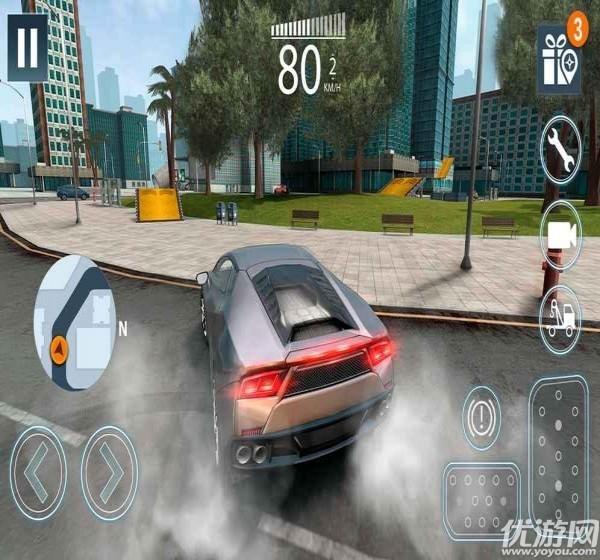600x560 pixels.
Task: Open the wrench repair menu
Action: pyautogui.click(x=560, y=150)
